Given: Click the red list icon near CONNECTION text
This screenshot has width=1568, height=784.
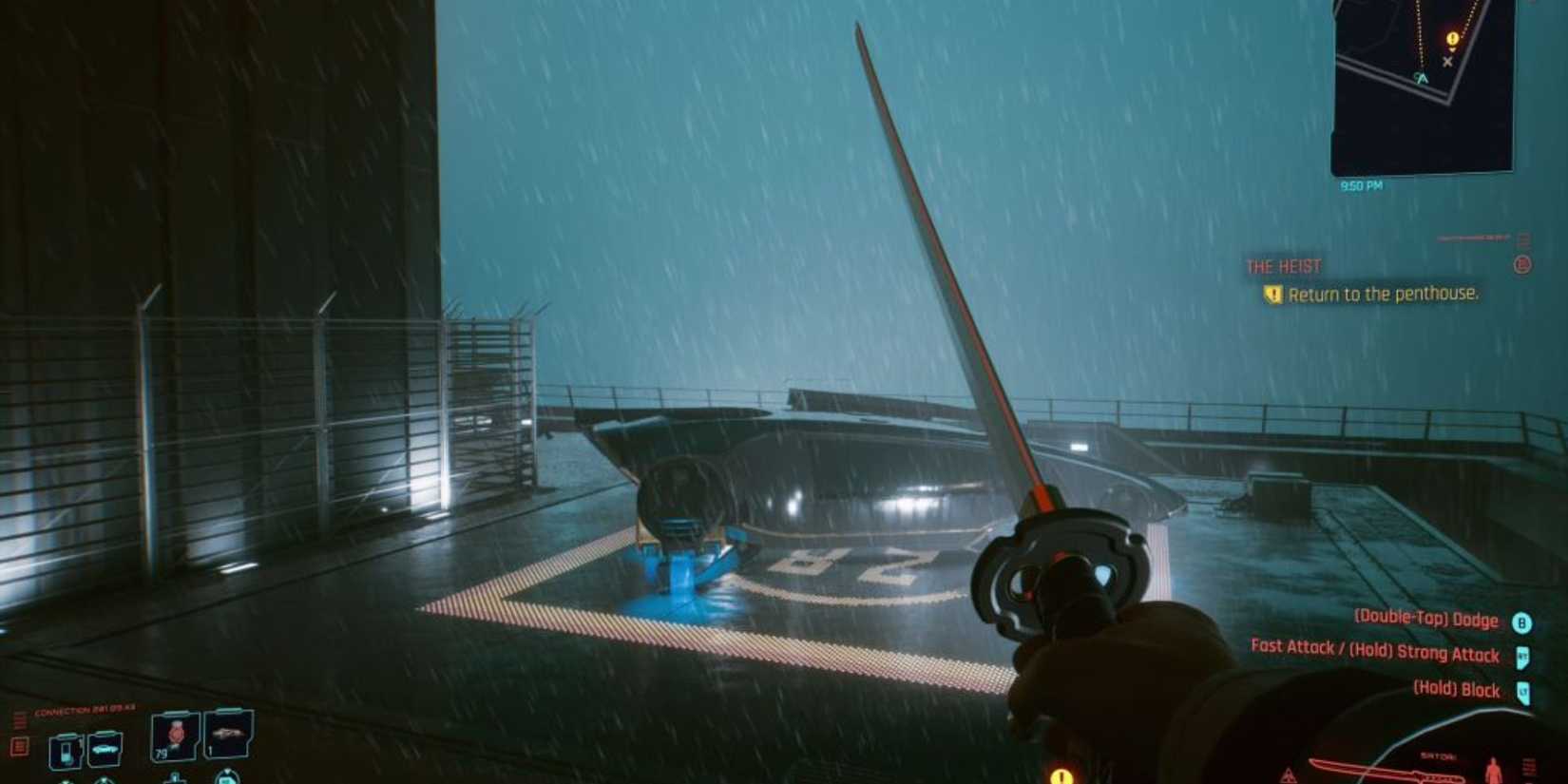Looking at the screenshot, I should [x=19, y=744].
